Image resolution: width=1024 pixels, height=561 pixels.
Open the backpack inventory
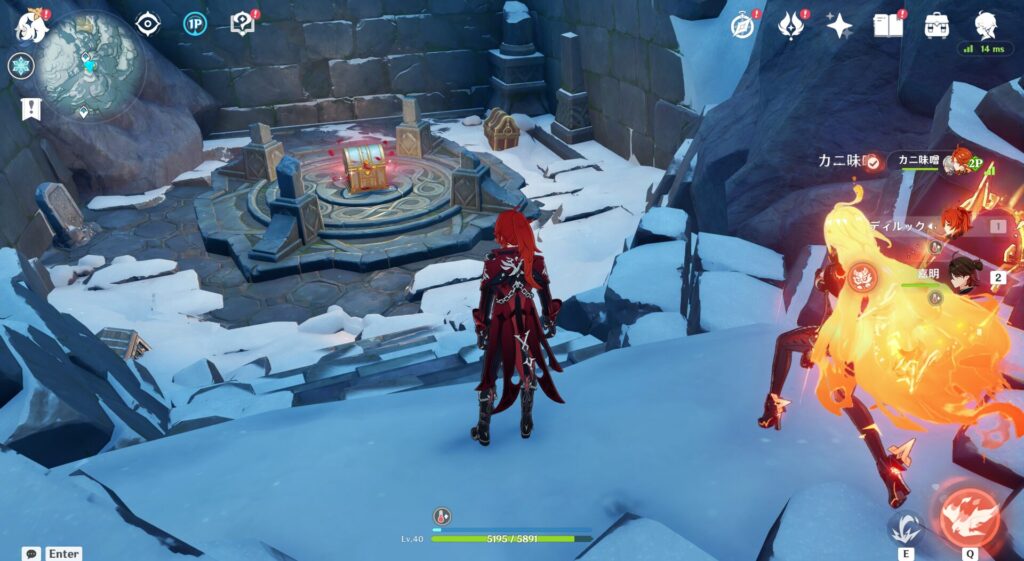pyautogui.click(x=937, y=25)
